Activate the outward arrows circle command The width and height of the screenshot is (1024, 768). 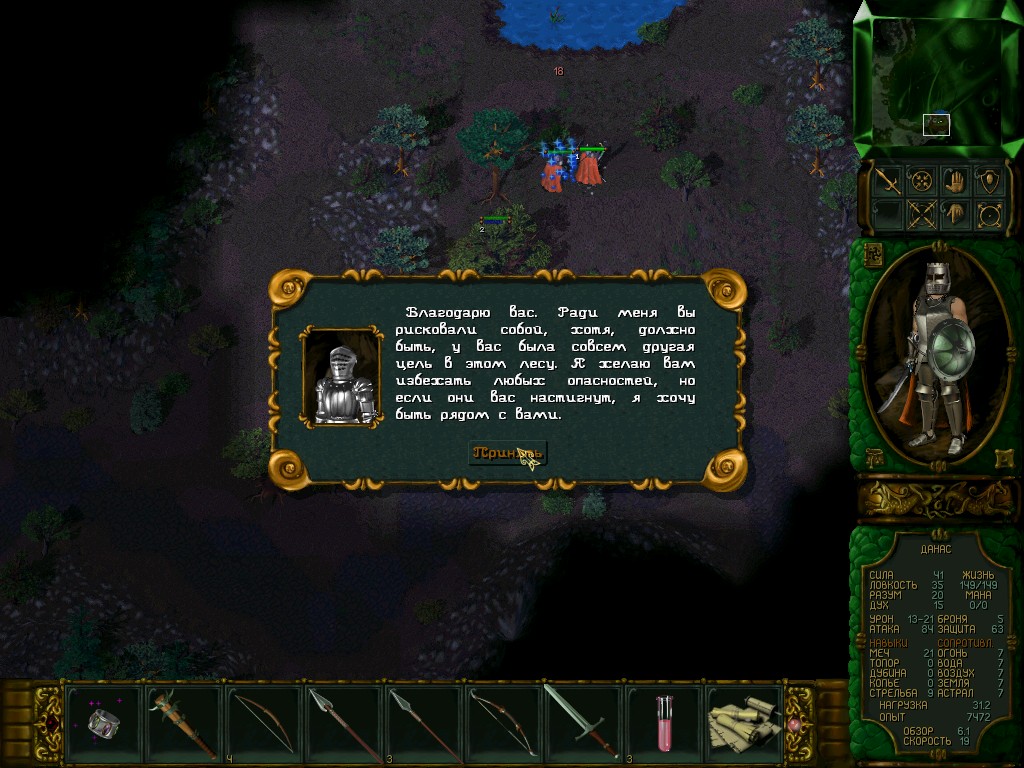coord(989,214)
